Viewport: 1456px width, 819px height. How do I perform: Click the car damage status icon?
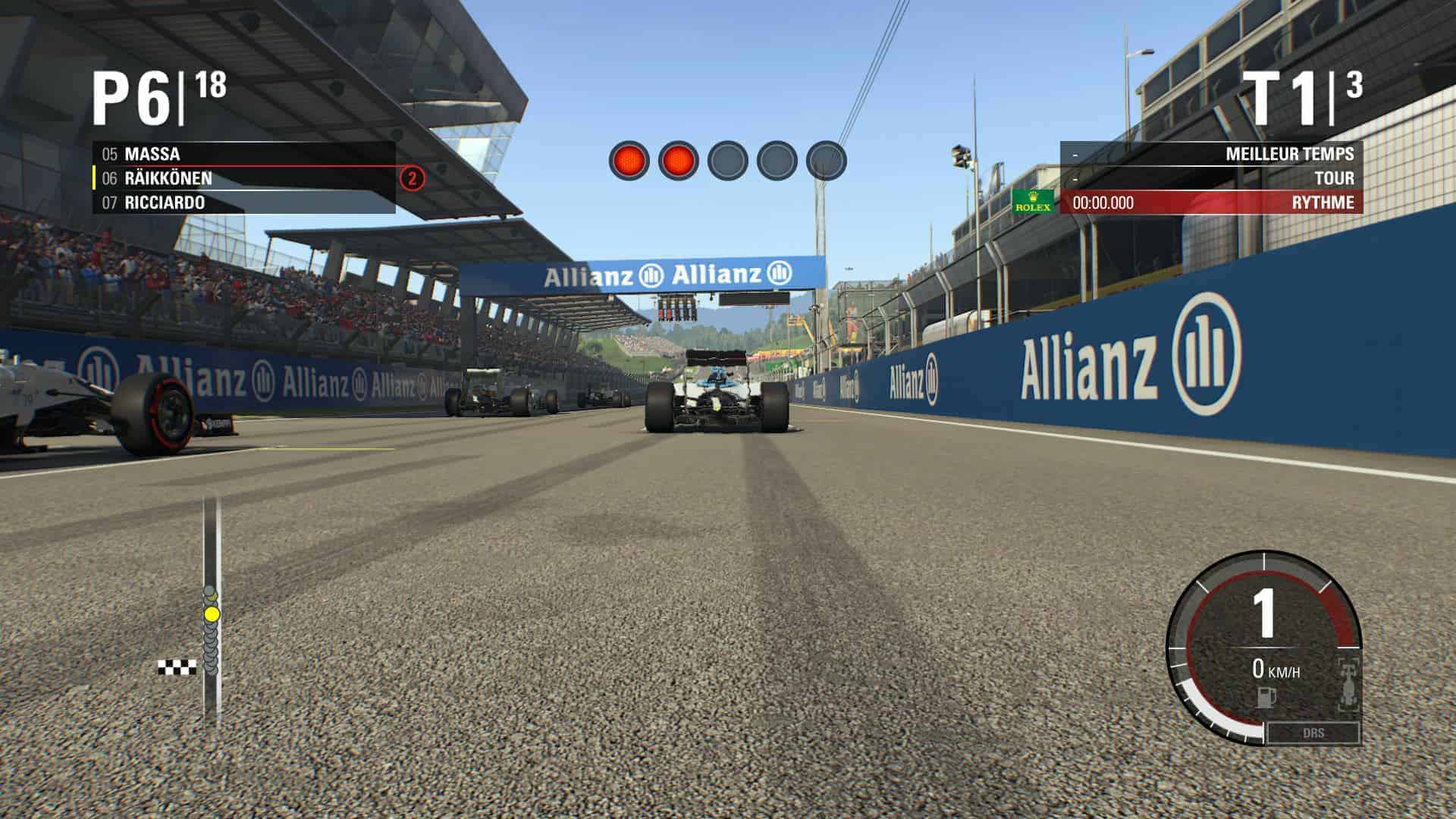[1349, 686]
